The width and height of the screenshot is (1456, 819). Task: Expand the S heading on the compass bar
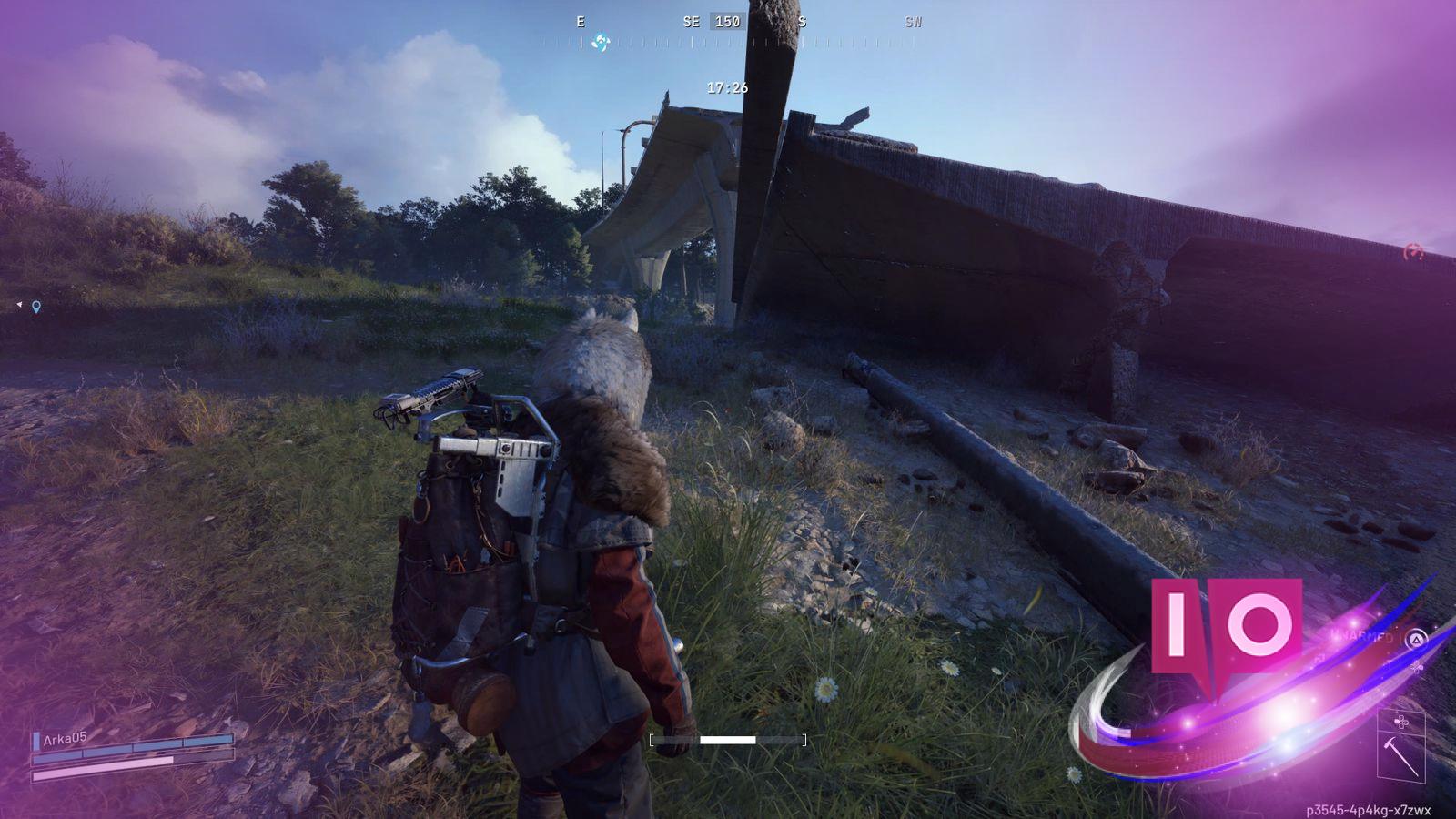(x=802, y=22)
